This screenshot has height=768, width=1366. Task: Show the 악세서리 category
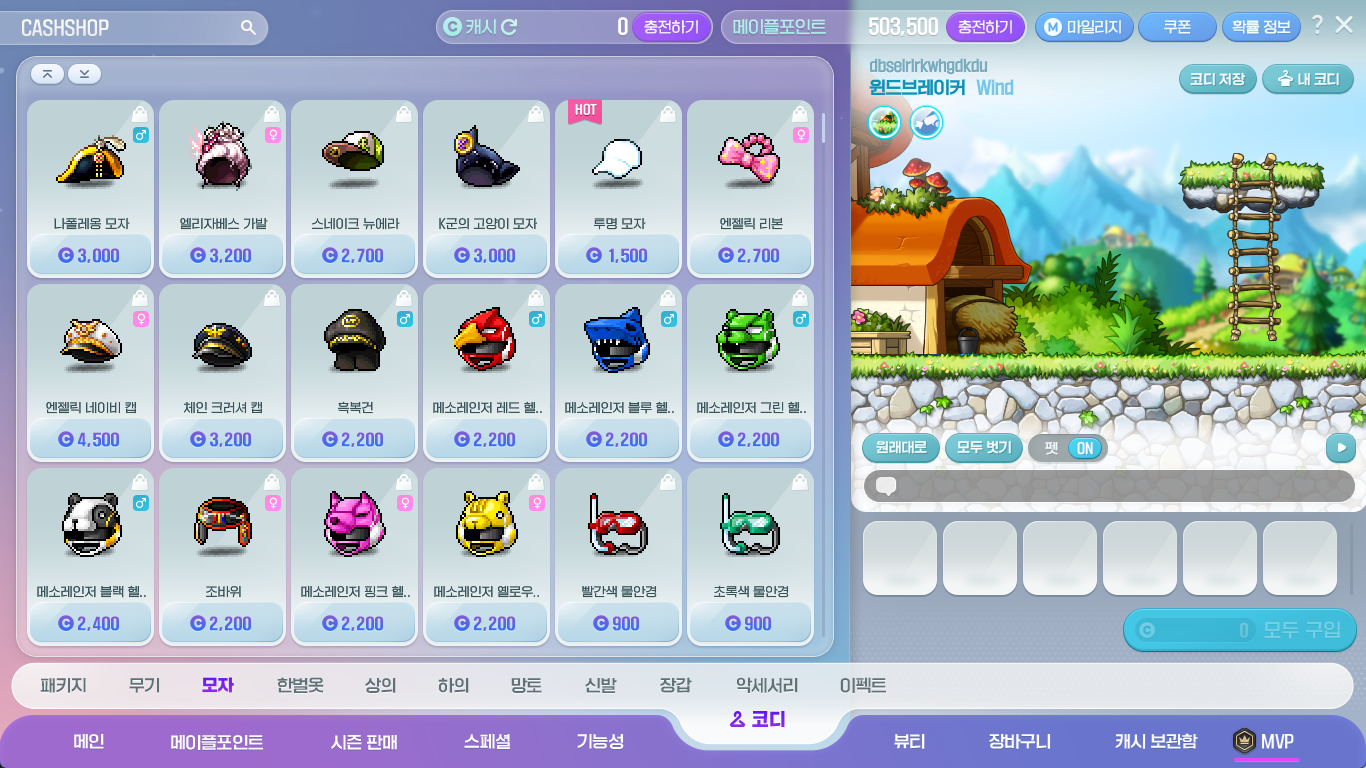pos(767,685)
